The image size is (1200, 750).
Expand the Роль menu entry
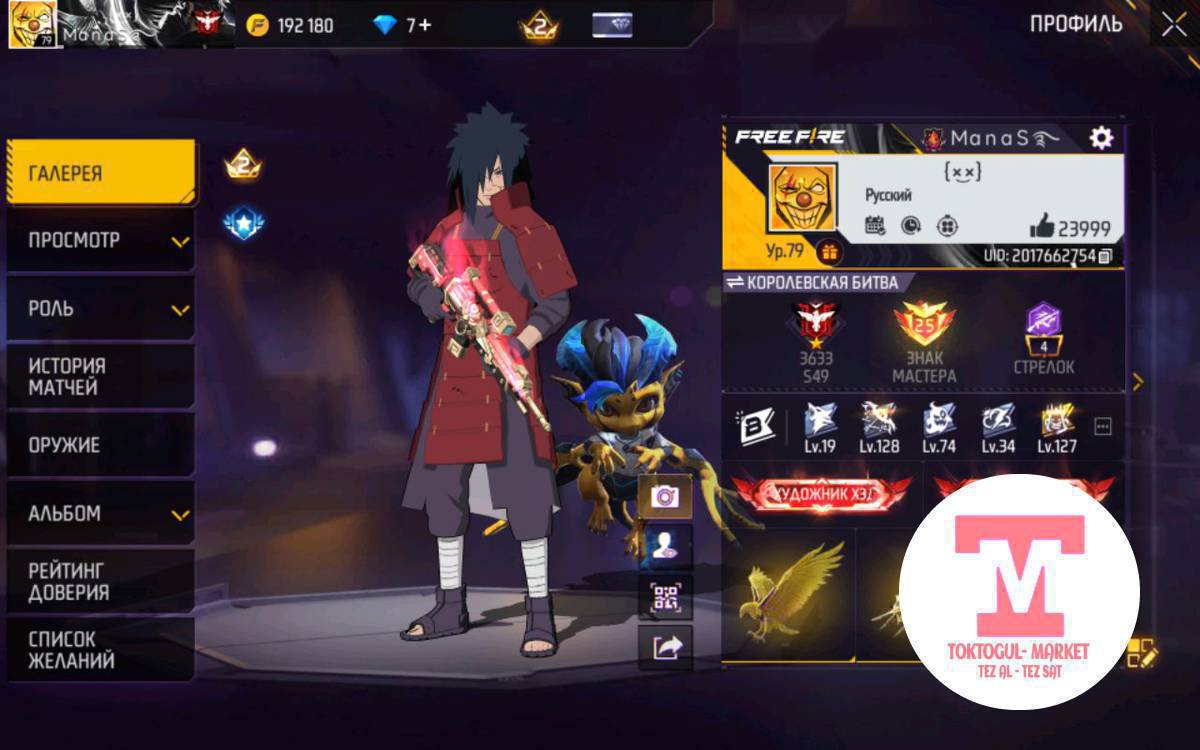point(100,309)
